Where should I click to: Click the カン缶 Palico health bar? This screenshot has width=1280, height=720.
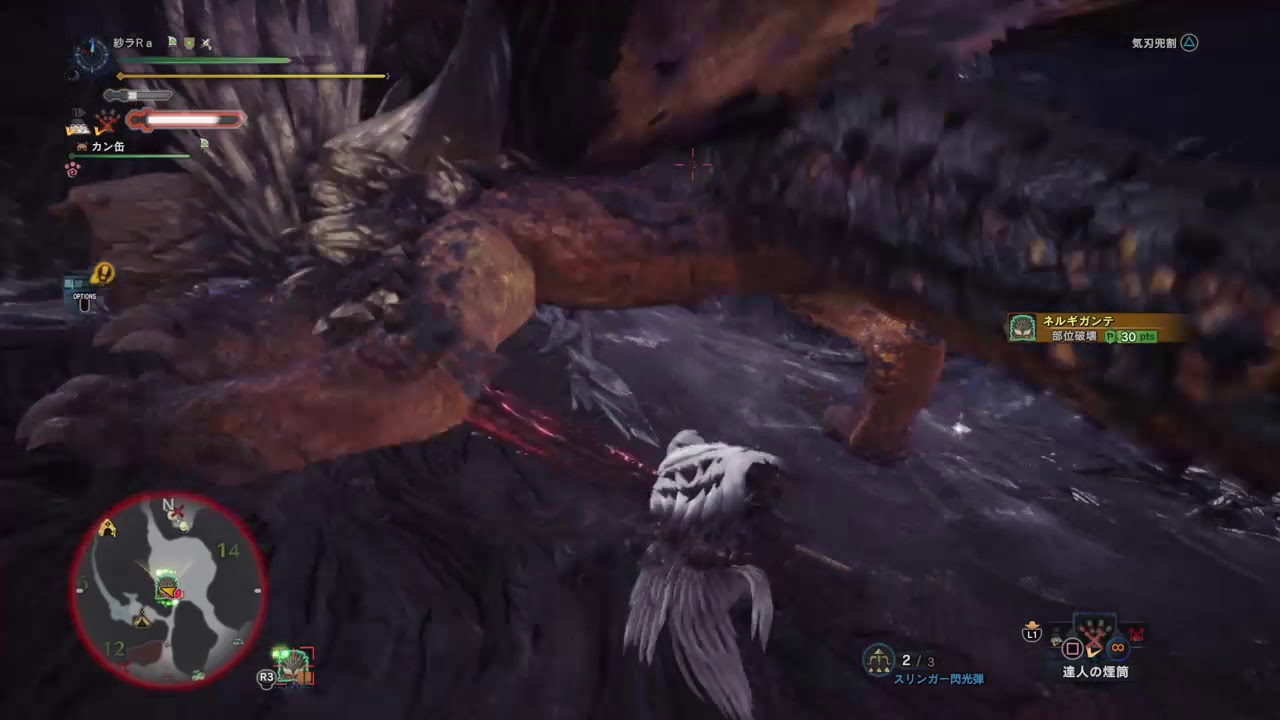click(x=130, y=157)
